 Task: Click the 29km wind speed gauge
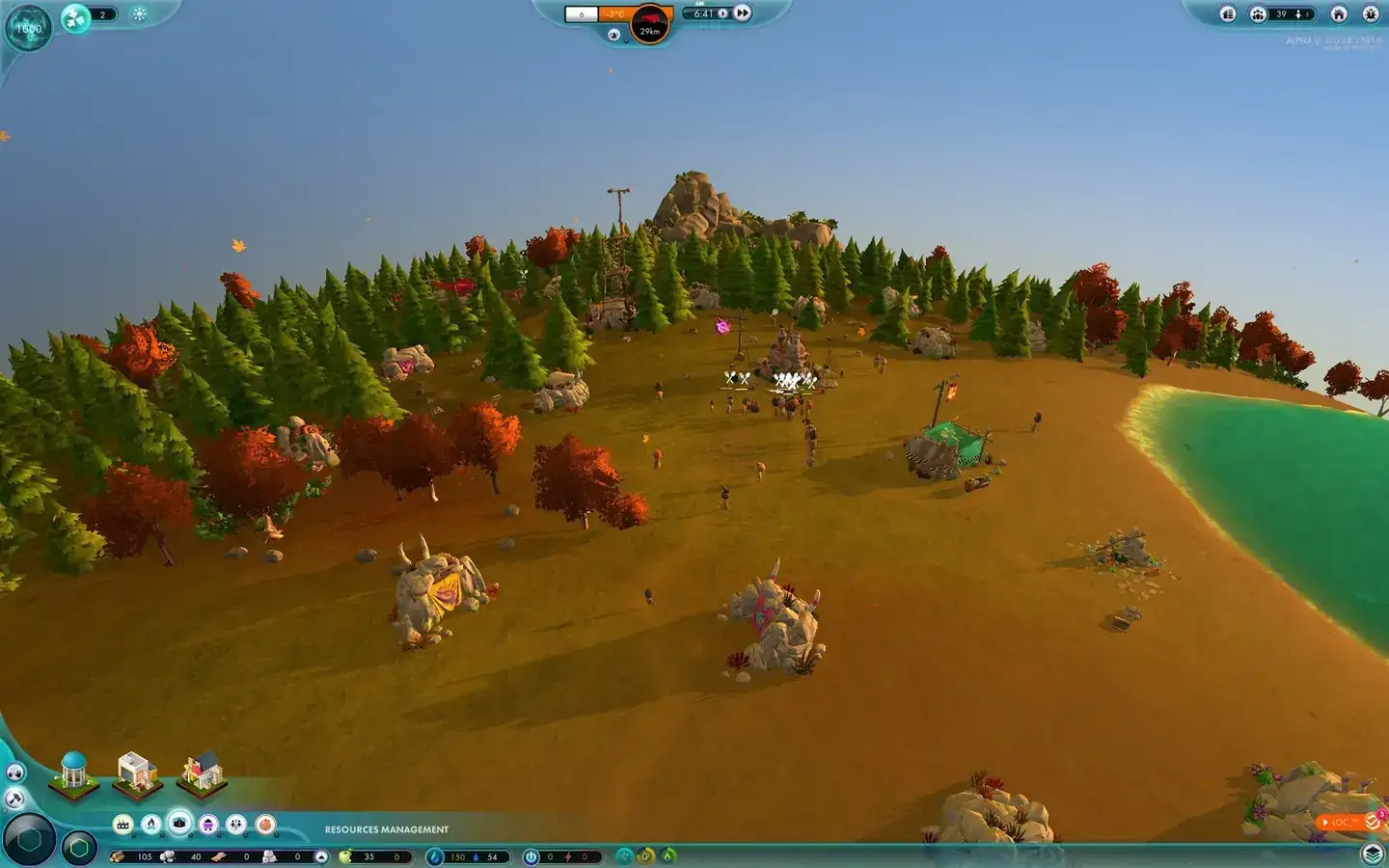tap(649, 24)
